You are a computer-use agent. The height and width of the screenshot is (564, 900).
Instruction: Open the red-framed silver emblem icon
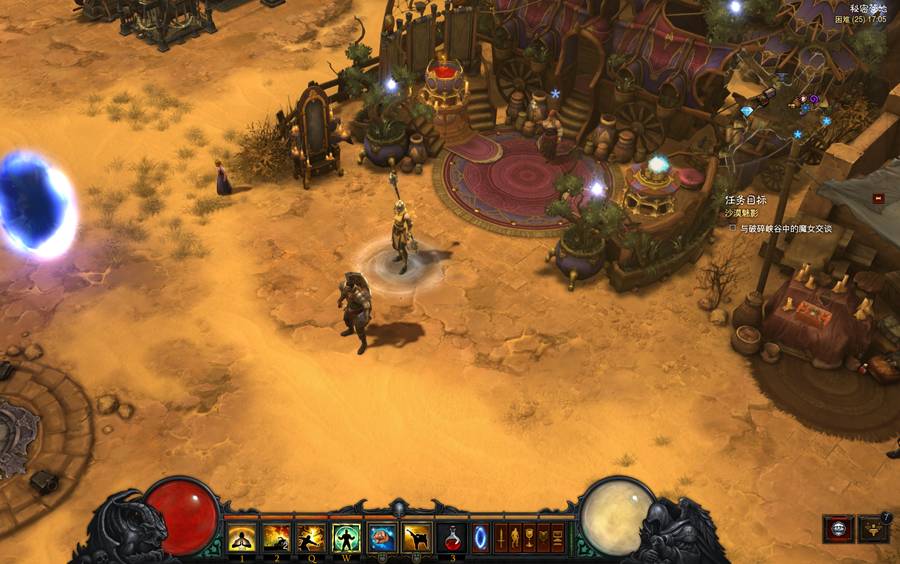tap(837, 529)
